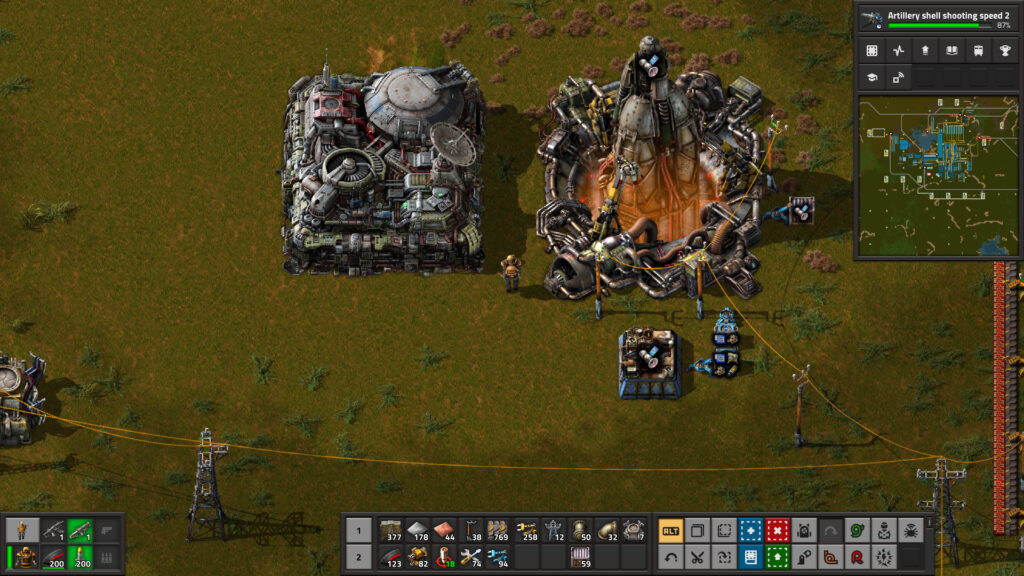The width and height of the screenshot is (1024, 576).
Task: Select the blue blueprint tool
Action: [749, 530]
